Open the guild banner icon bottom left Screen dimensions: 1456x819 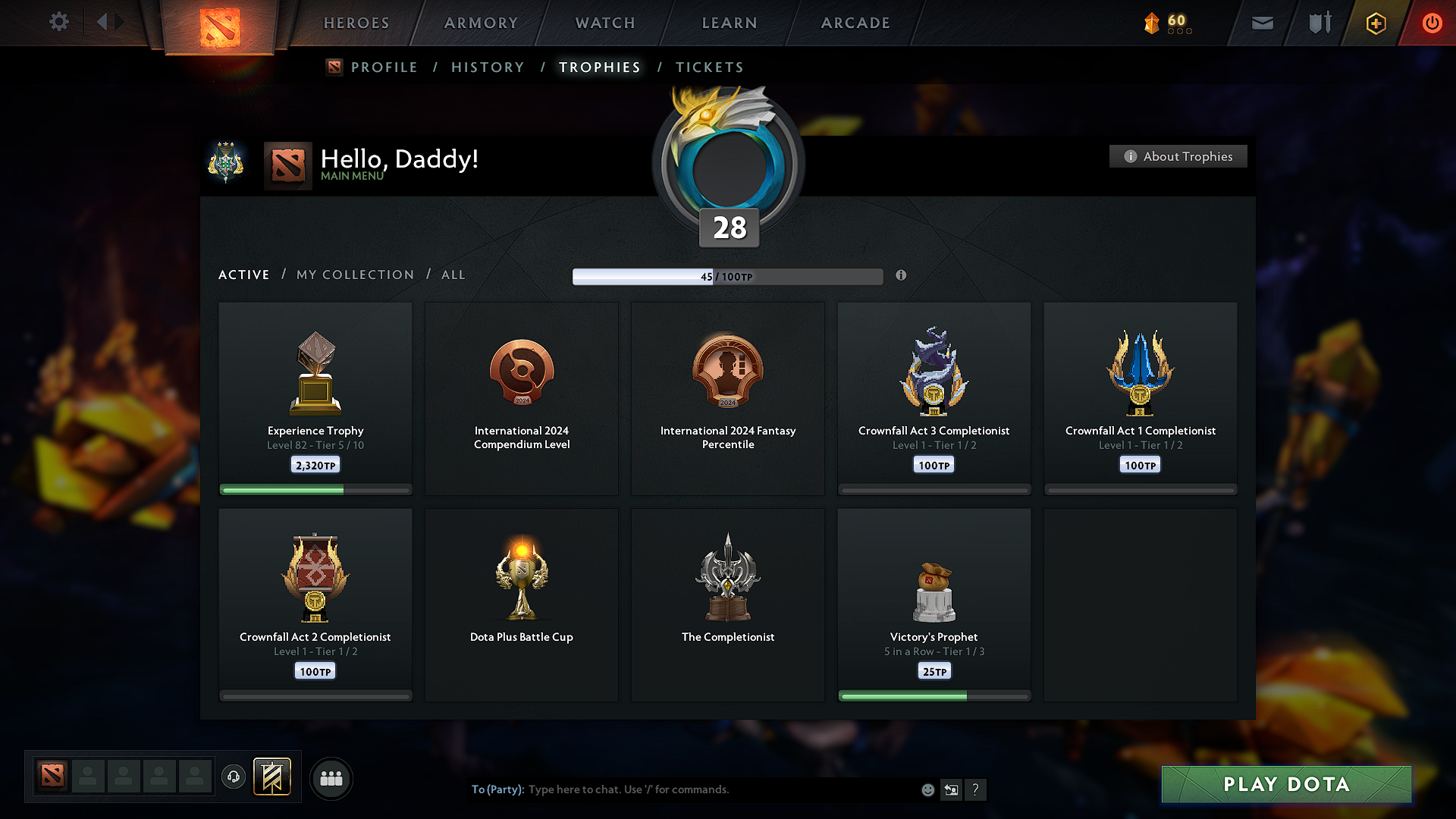point(272,777)
